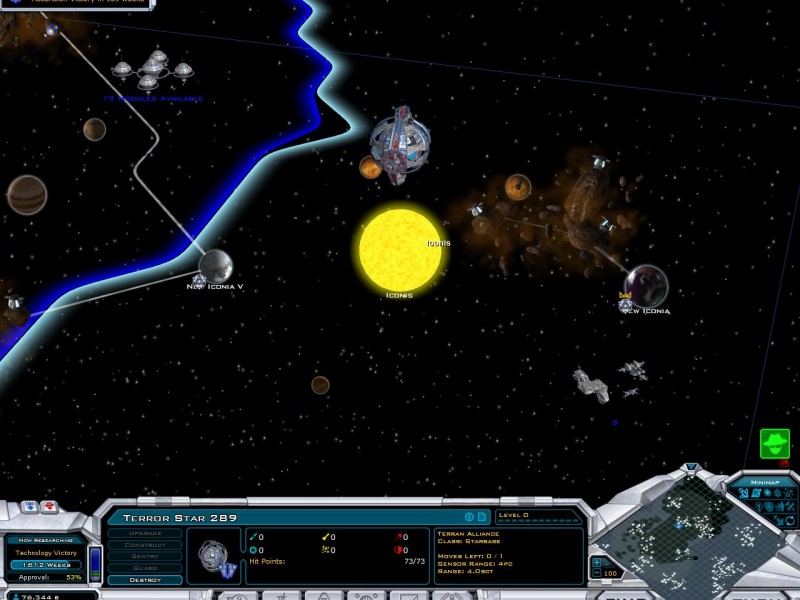Collapse the minimap with the arrow tab
This screenshot has width=800, height=600.
tap(690, 467)
